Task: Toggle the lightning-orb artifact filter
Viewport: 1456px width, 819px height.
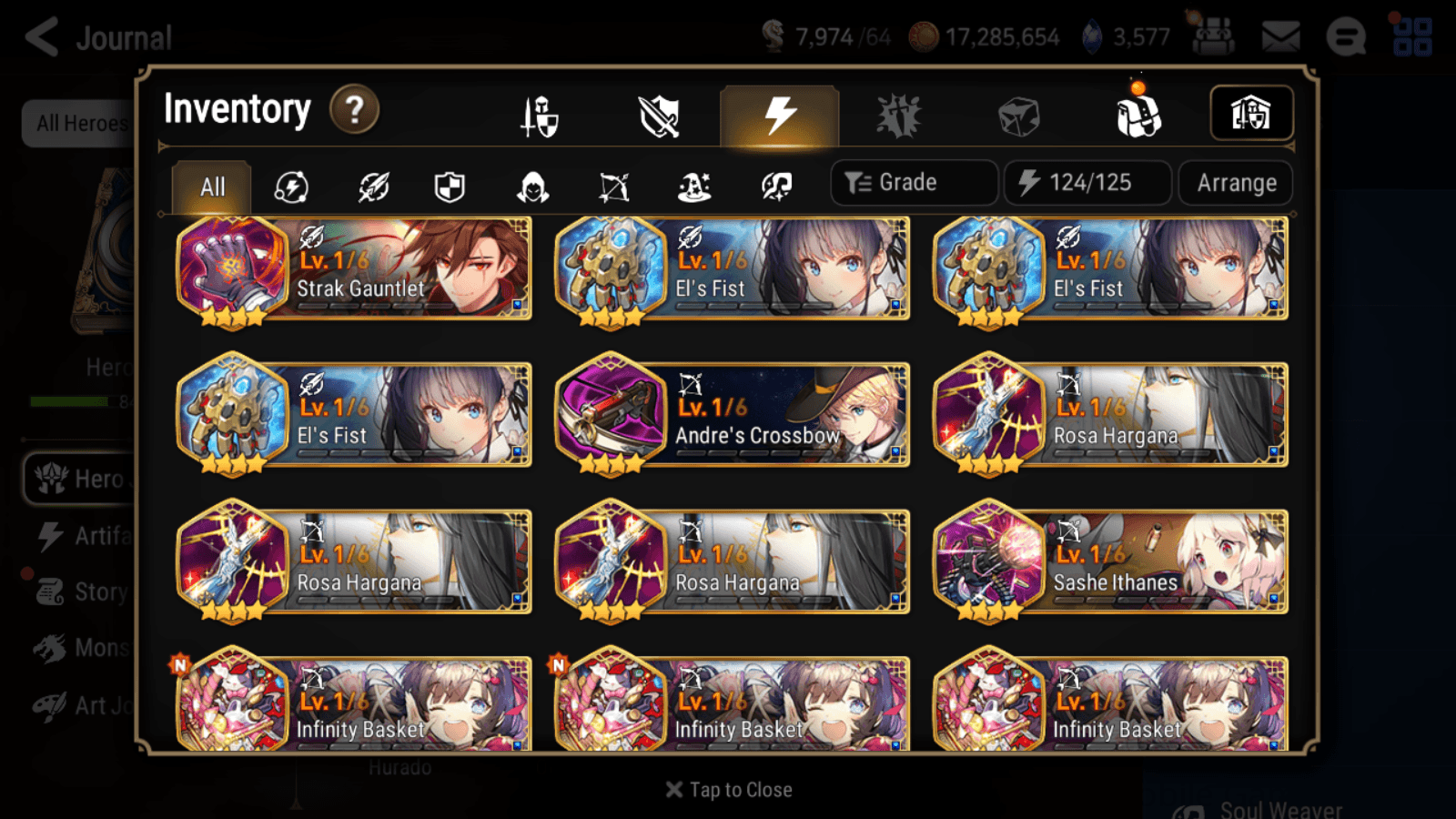Action: pos(292,187)
